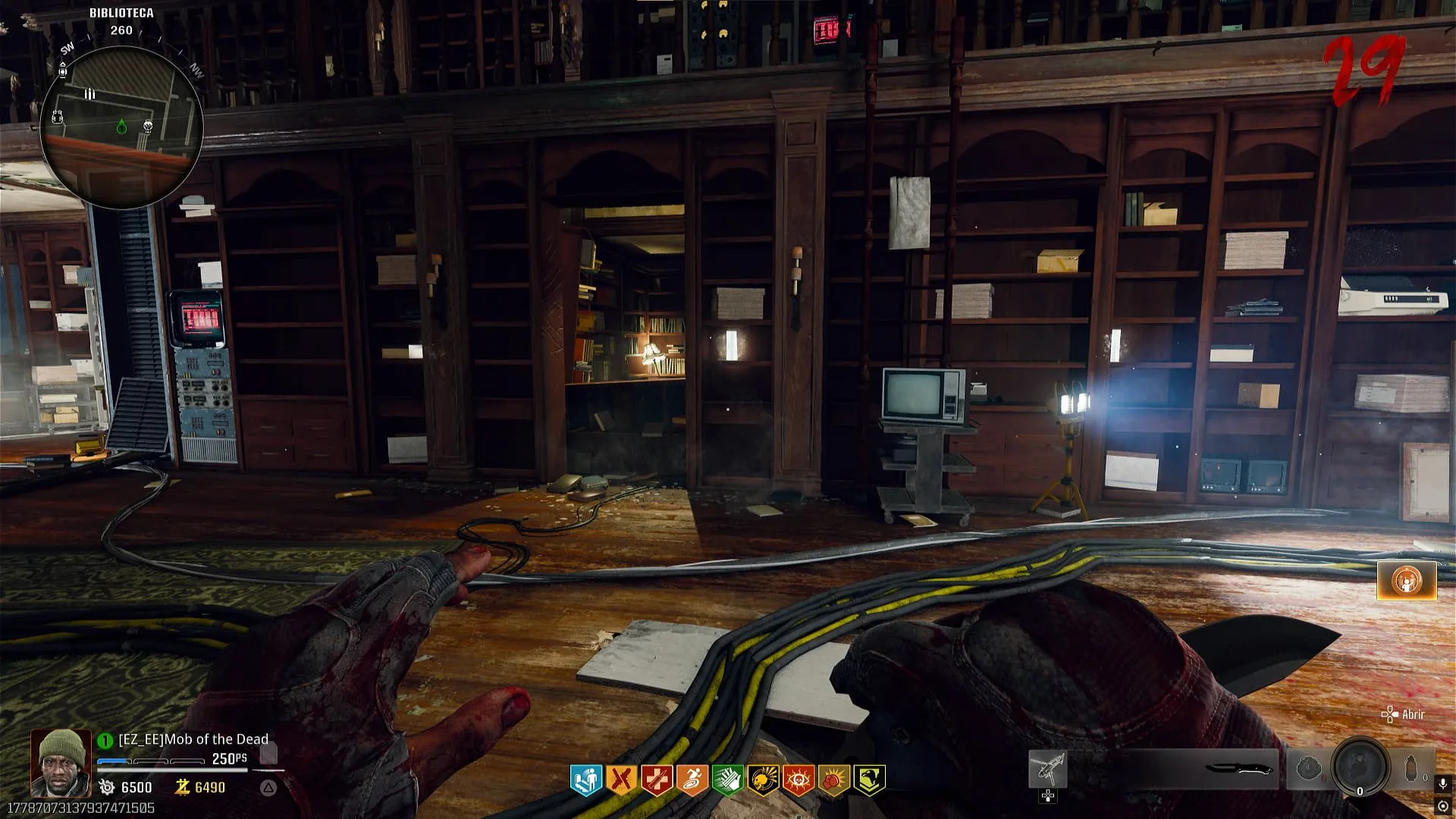Click the yellow crossed-pistols perk icon
Viewport: 1456px width, 819px height.
621,779
